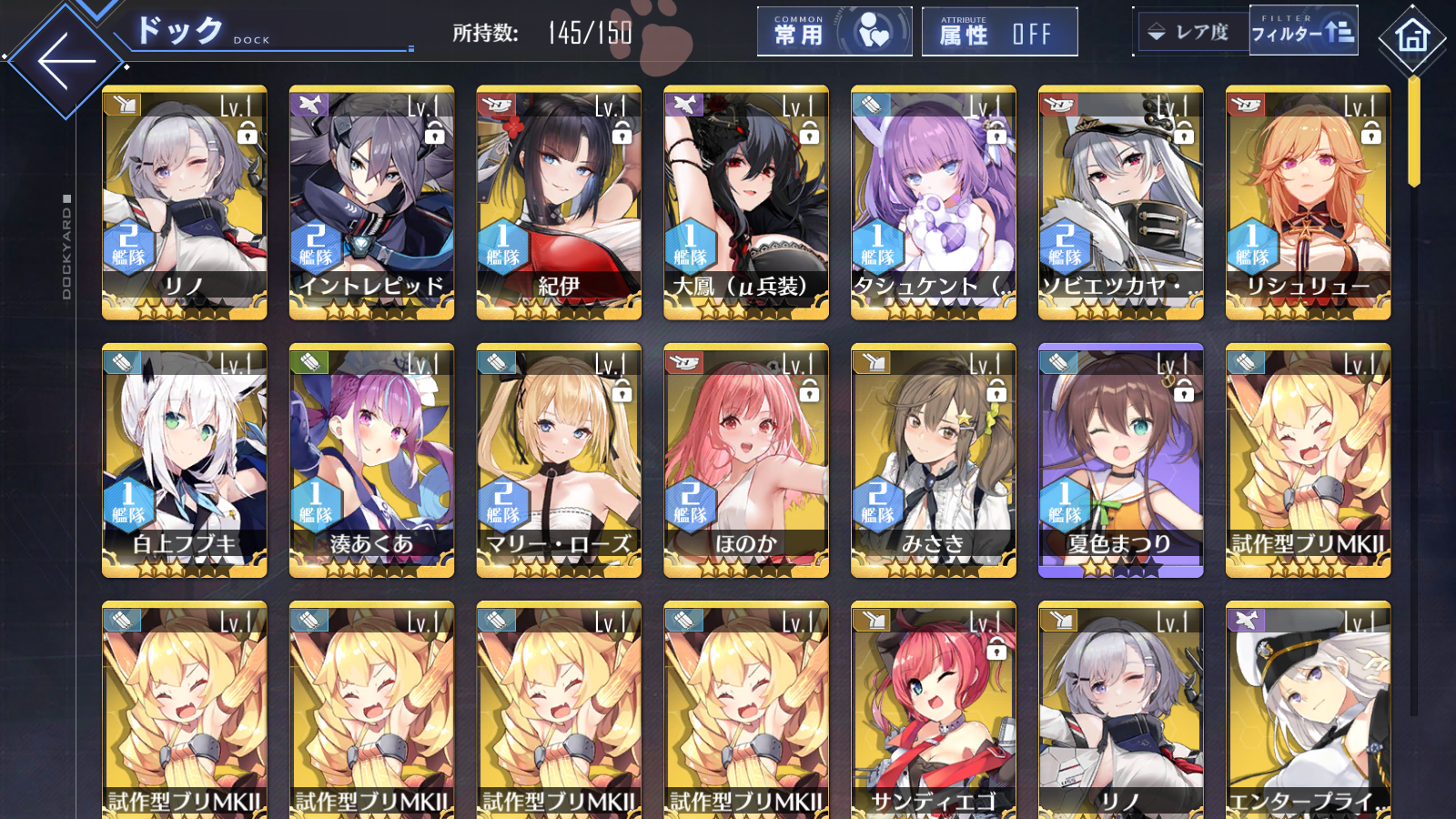Open the 常用 sorting selector

click(833, 31)
